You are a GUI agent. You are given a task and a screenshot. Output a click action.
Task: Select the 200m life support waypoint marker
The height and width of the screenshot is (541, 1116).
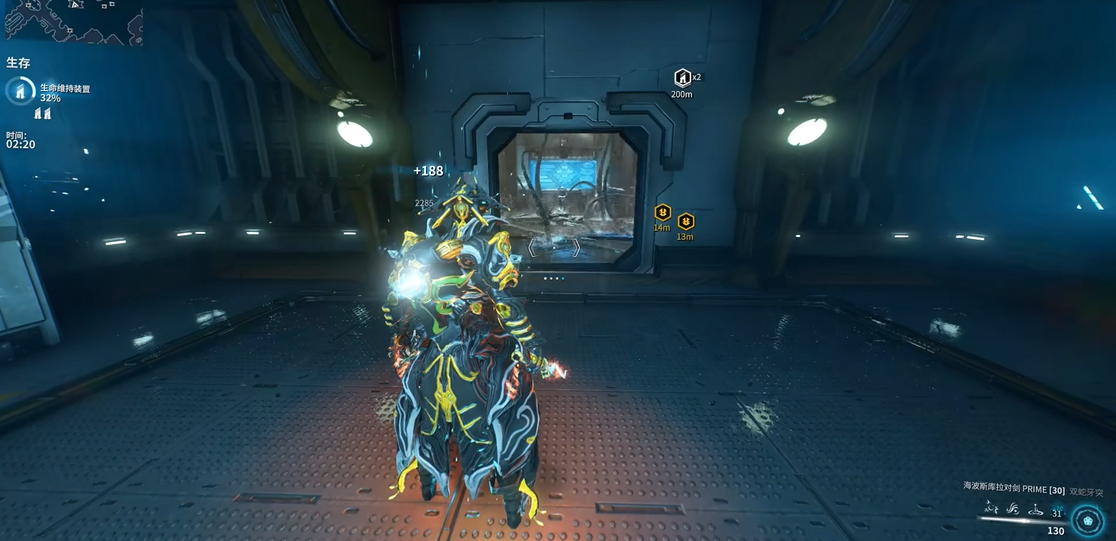(x=682, y=78)
